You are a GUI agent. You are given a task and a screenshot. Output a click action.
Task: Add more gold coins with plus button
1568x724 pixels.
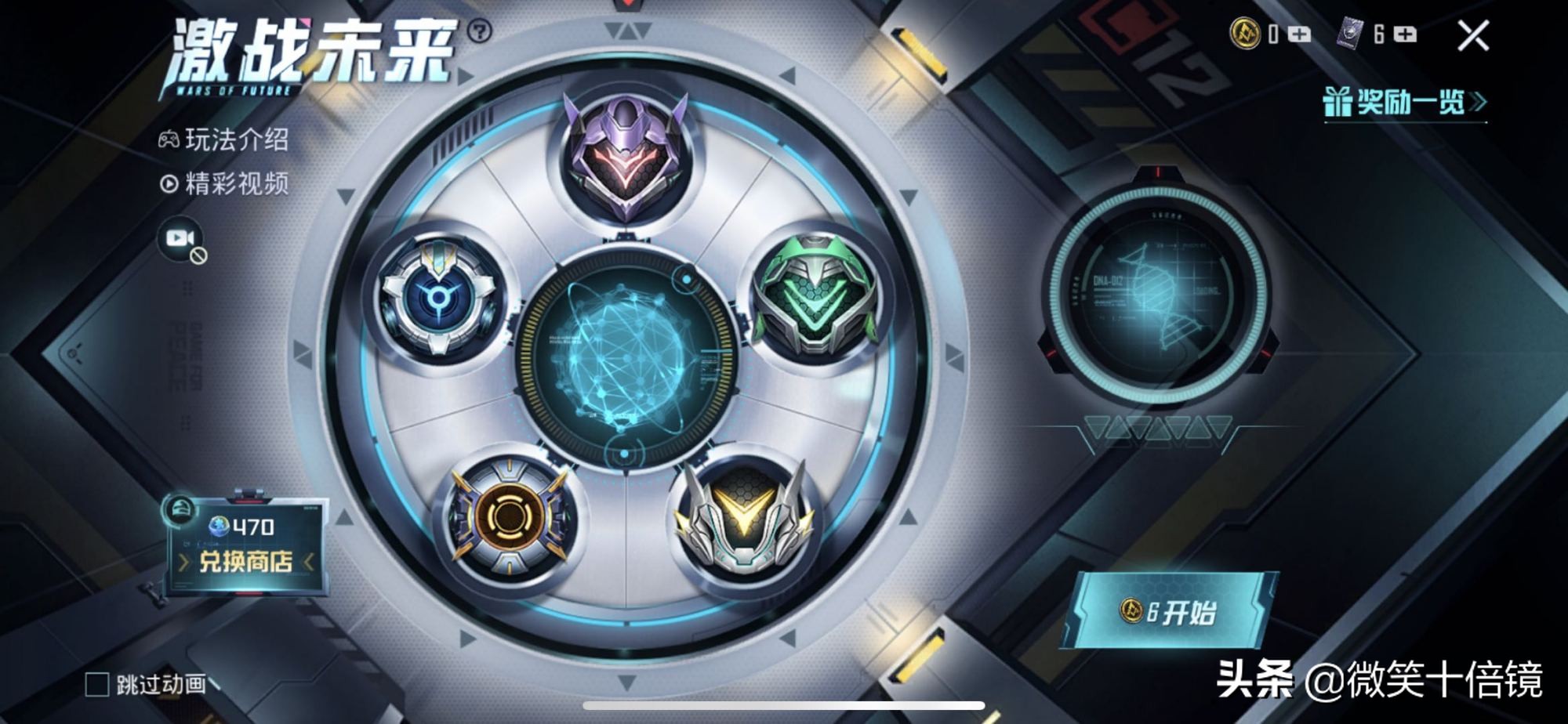click(1299, 34)
